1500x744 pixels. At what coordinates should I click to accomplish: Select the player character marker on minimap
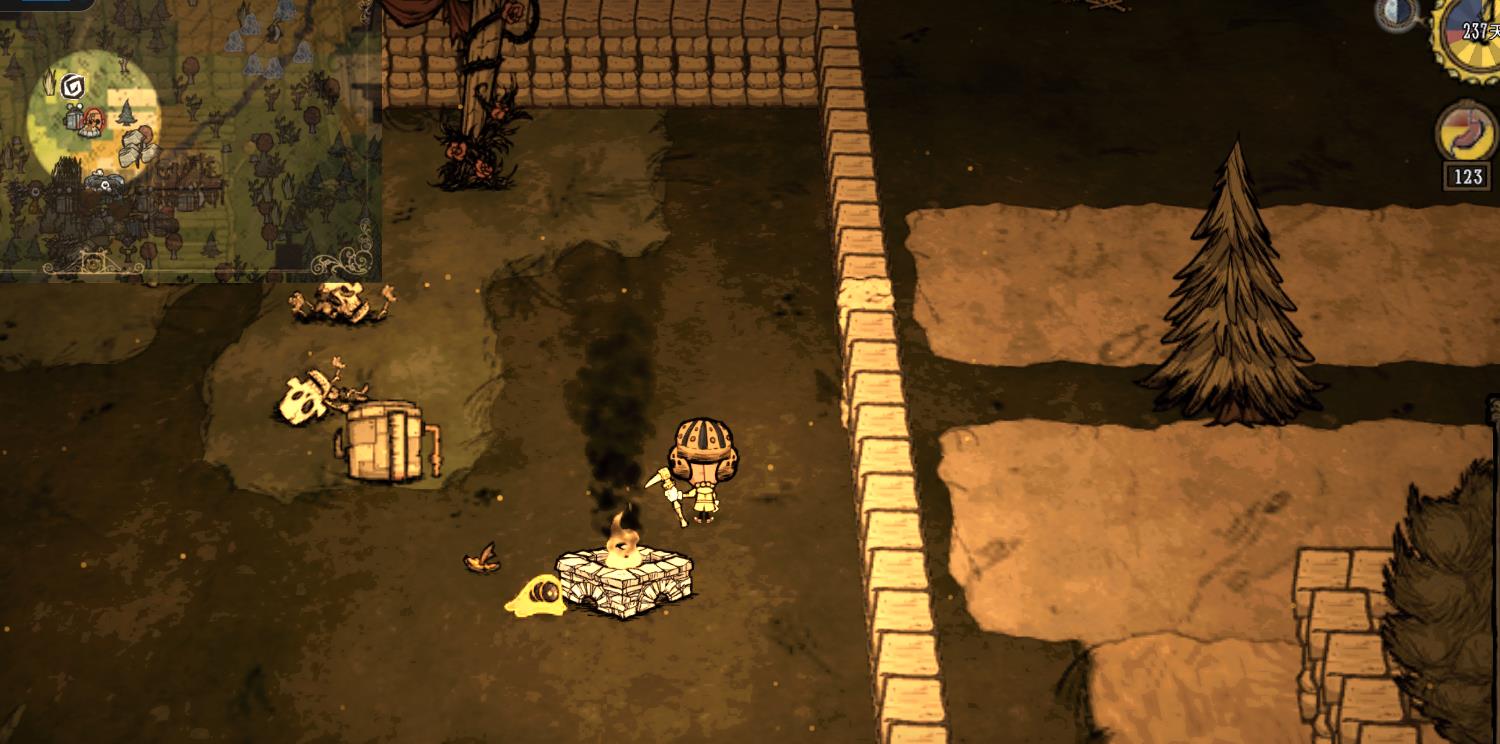[x=93, y=121]
